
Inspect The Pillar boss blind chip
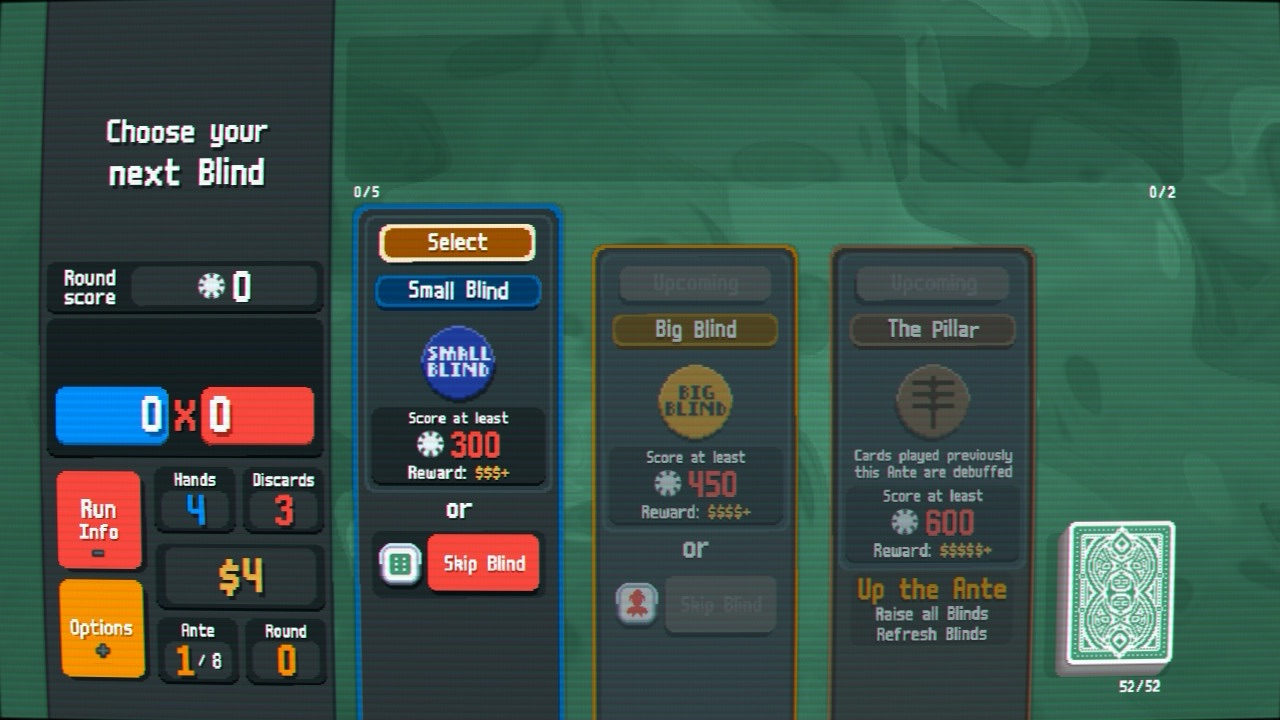[x=932, y=402]
